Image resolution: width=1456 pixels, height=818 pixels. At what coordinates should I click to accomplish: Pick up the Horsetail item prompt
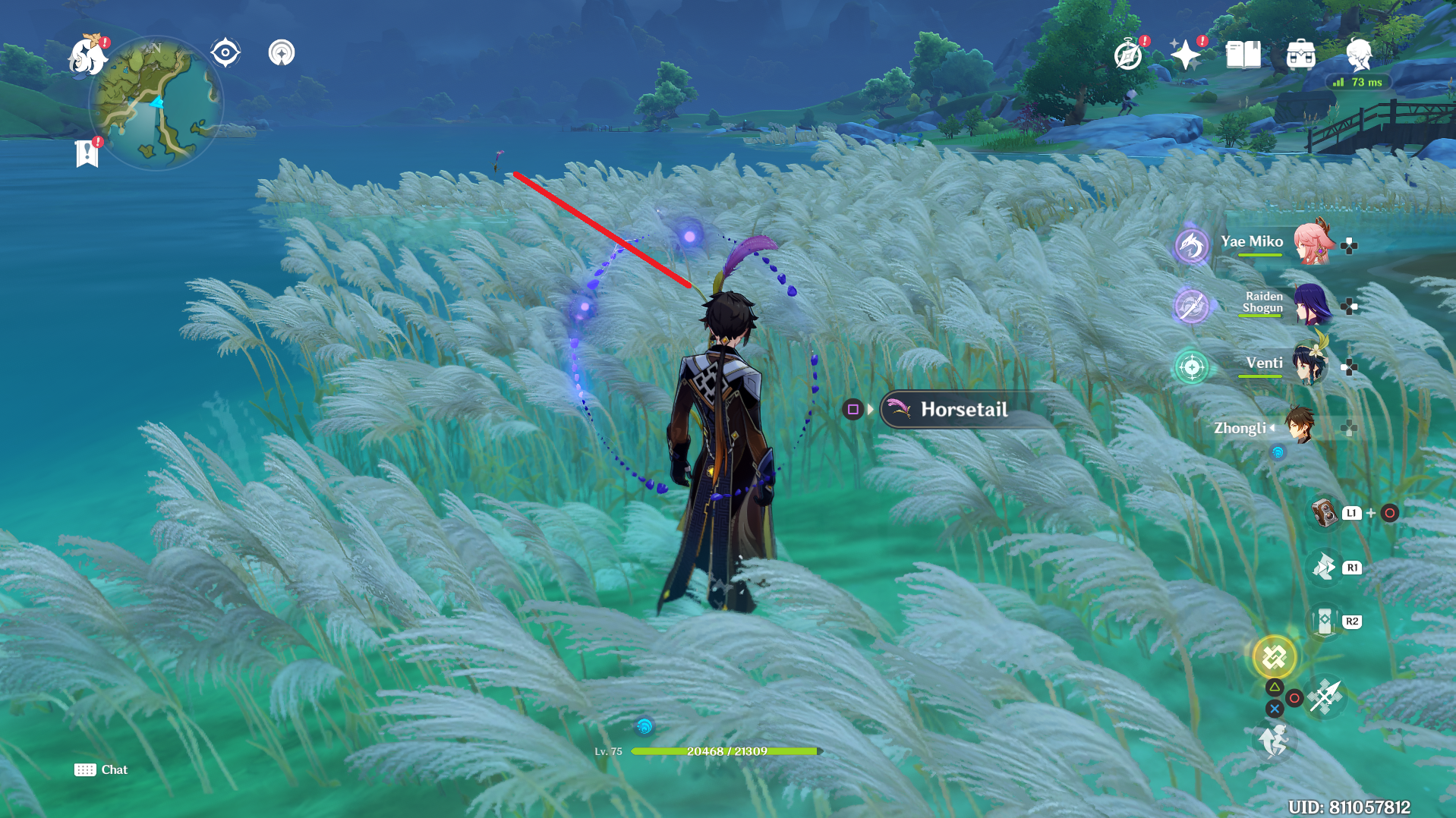[963, 410]
